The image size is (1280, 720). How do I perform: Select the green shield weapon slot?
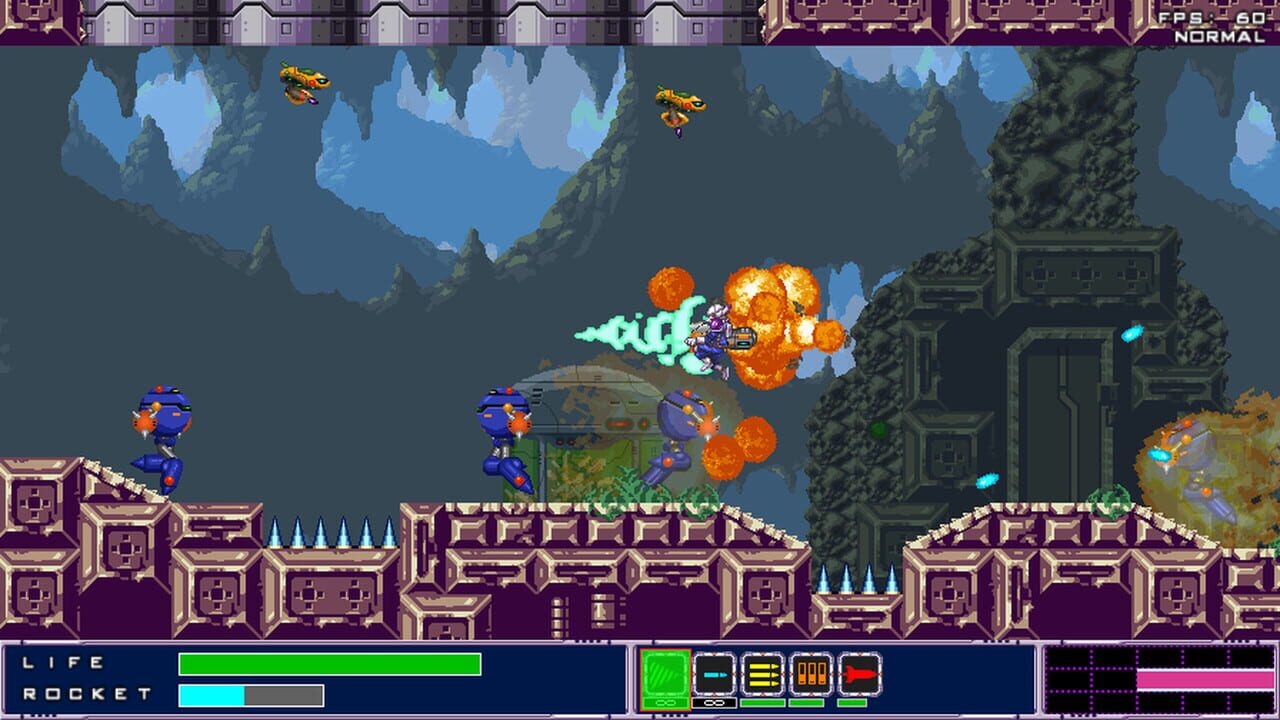(x=665, y=672)
